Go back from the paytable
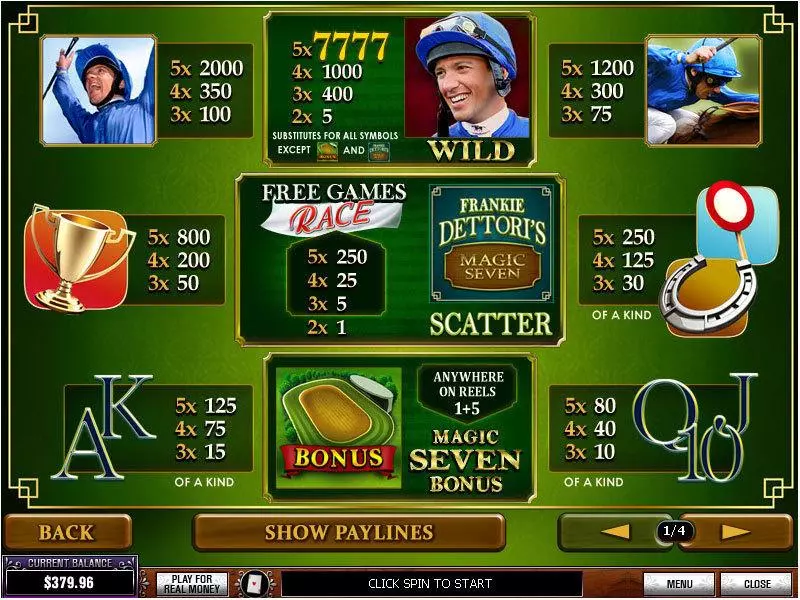This screenshot has height=600, width=800. click(x=67, y=533)
